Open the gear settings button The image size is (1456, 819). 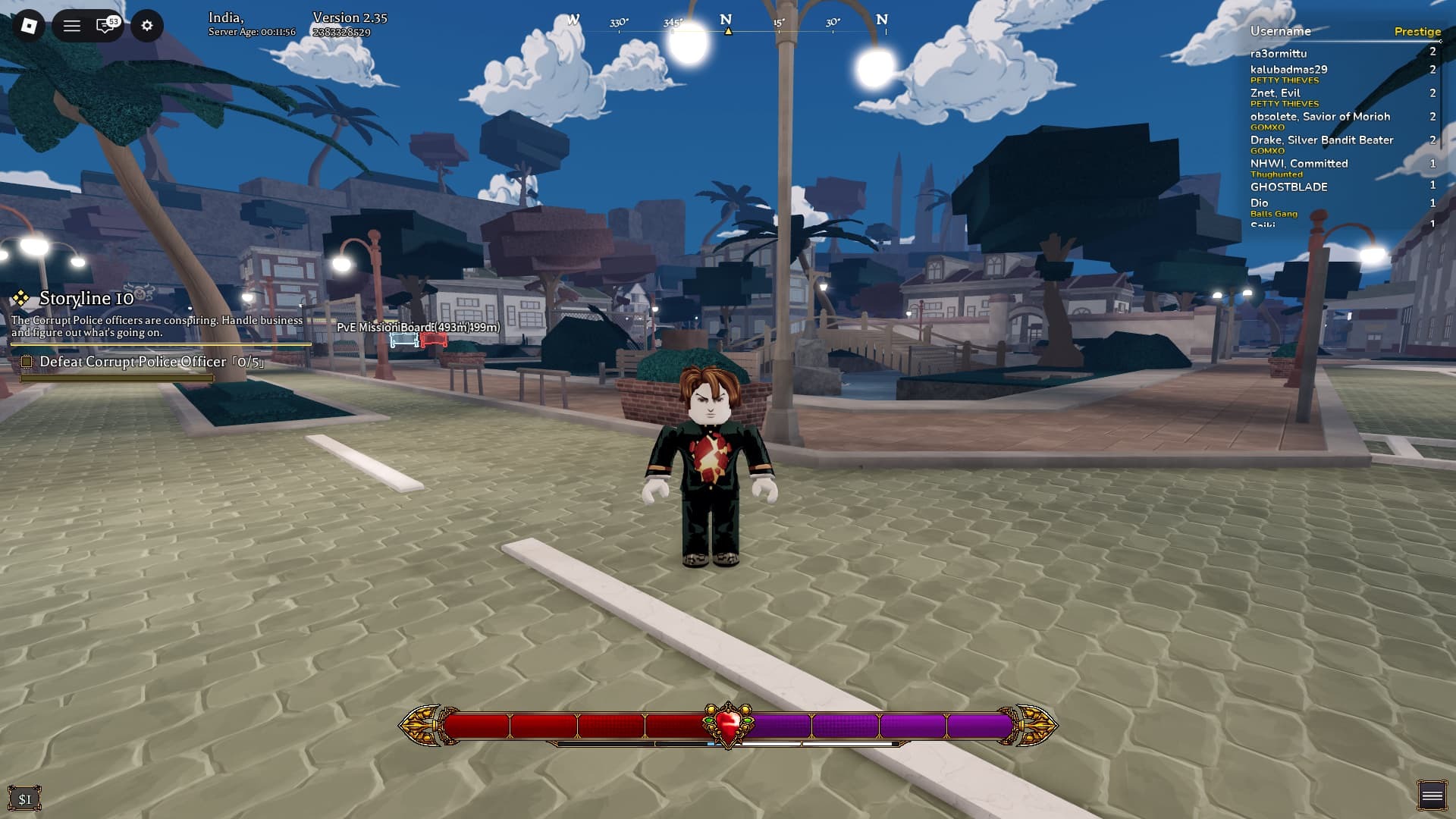[147, 26]
